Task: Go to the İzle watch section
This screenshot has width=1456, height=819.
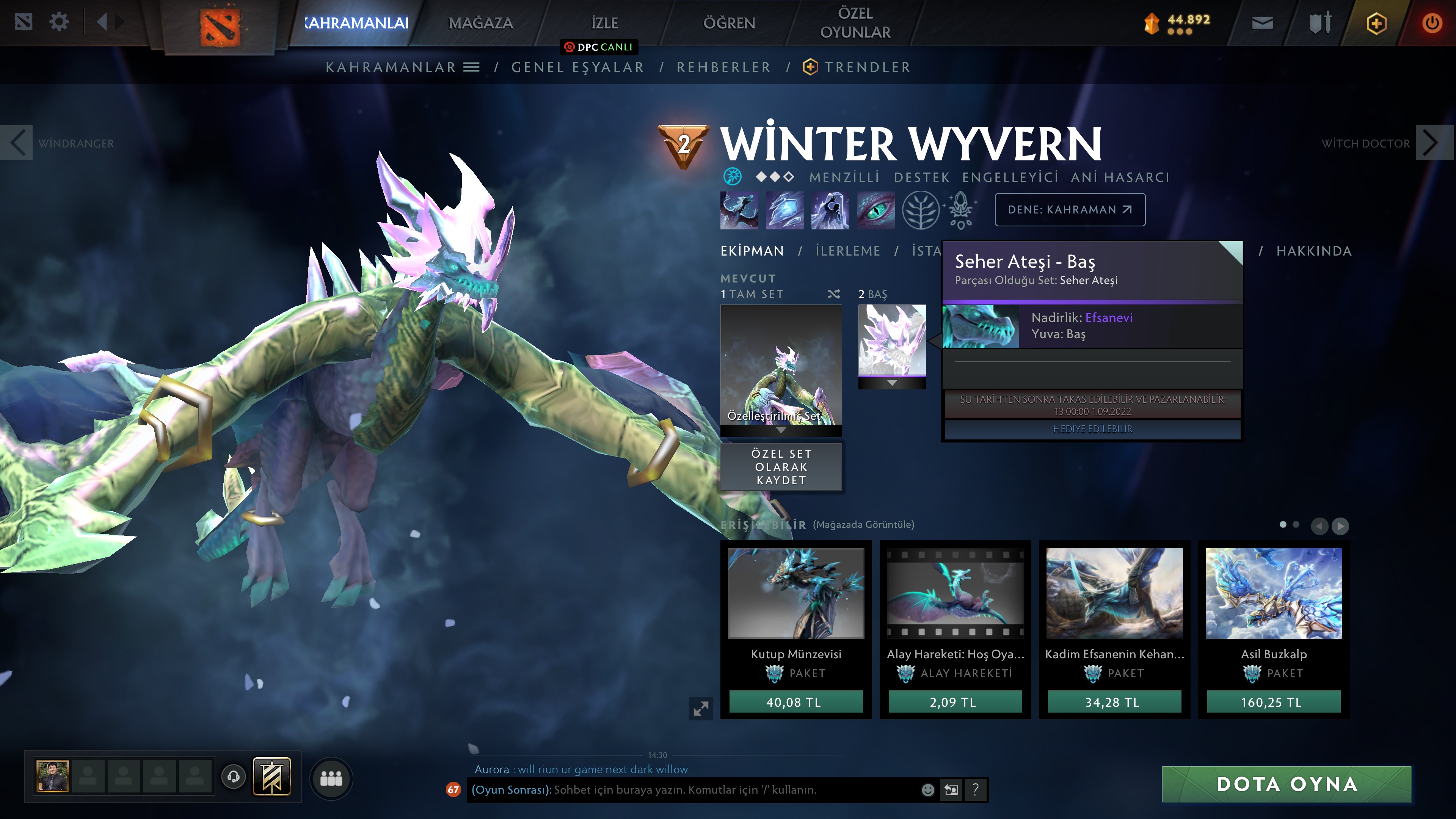Action: click(604, 23)
